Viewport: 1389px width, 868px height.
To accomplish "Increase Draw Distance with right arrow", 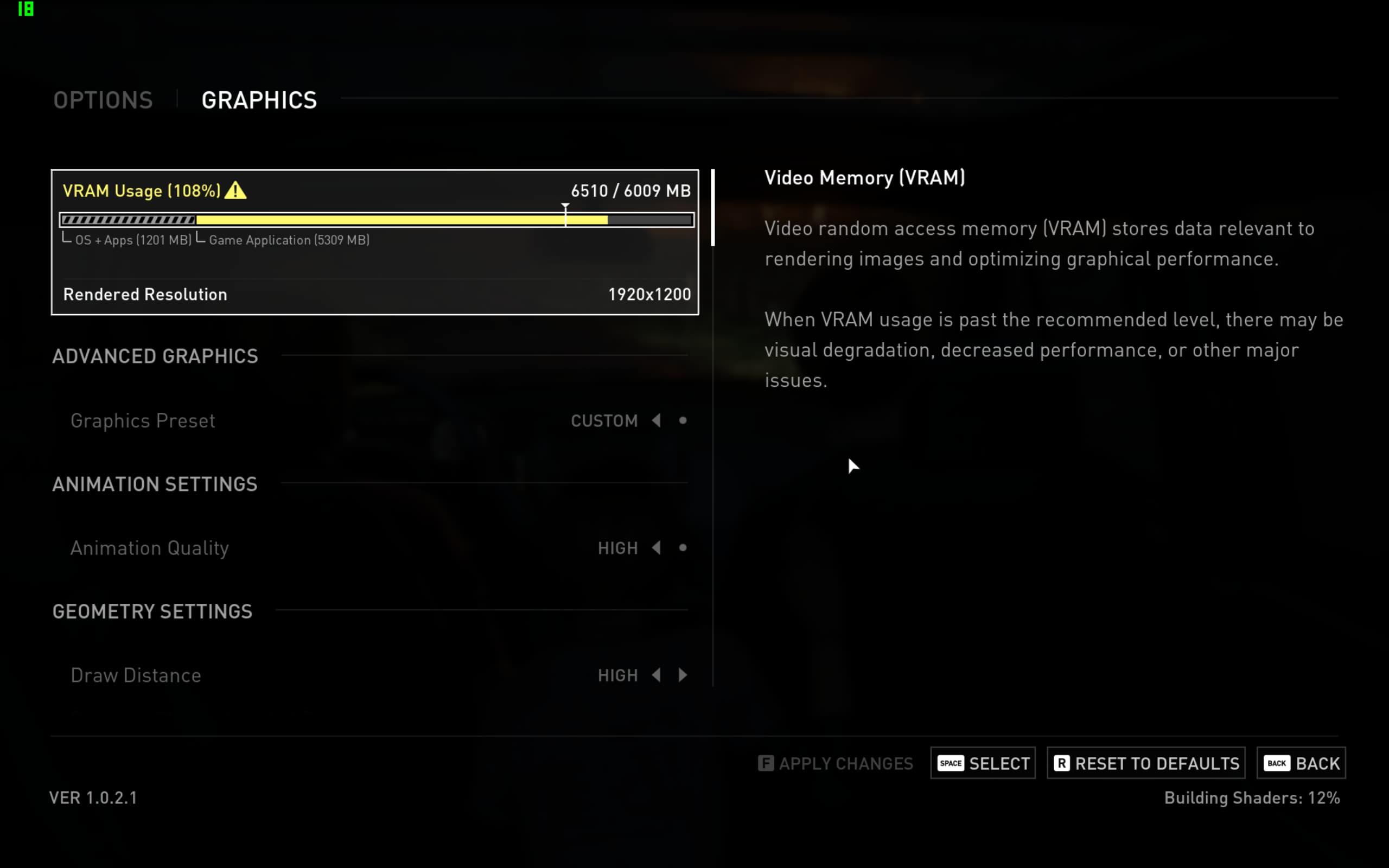I will [x=683, y=676].
